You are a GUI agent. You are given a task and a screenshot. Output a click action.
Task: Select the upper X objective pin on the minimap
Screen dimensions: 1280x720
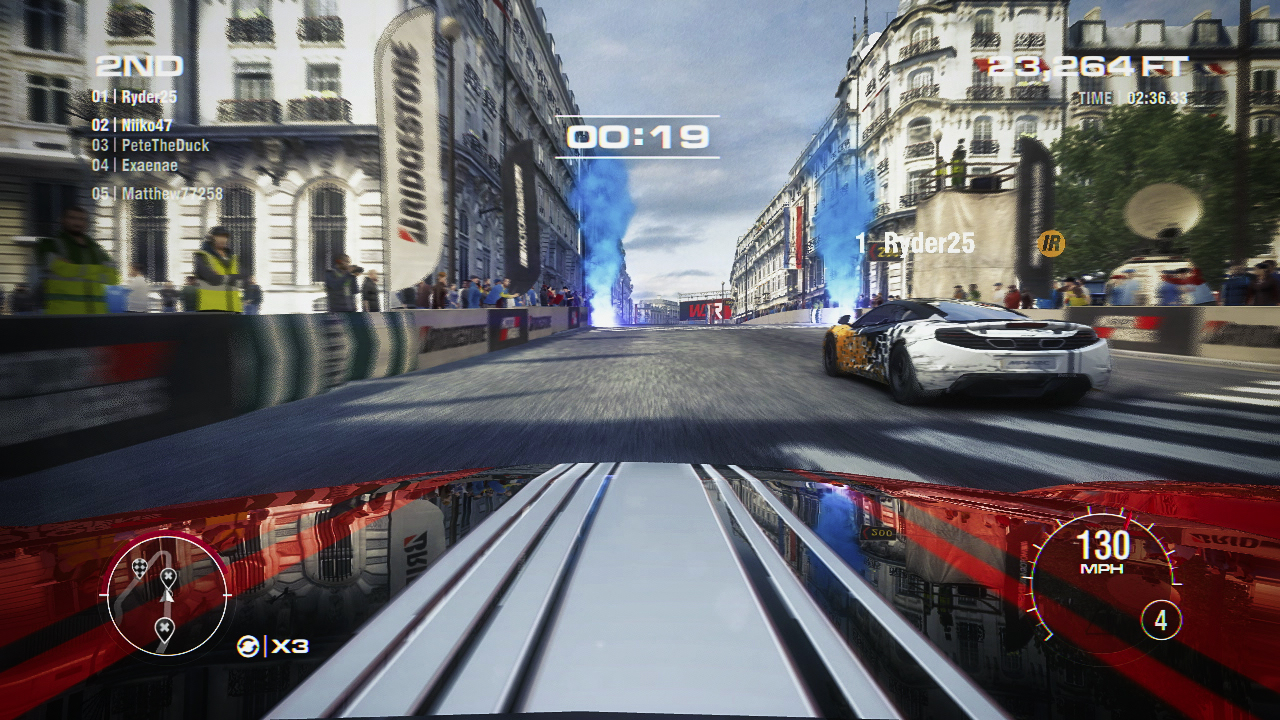[x=168, y=576]
